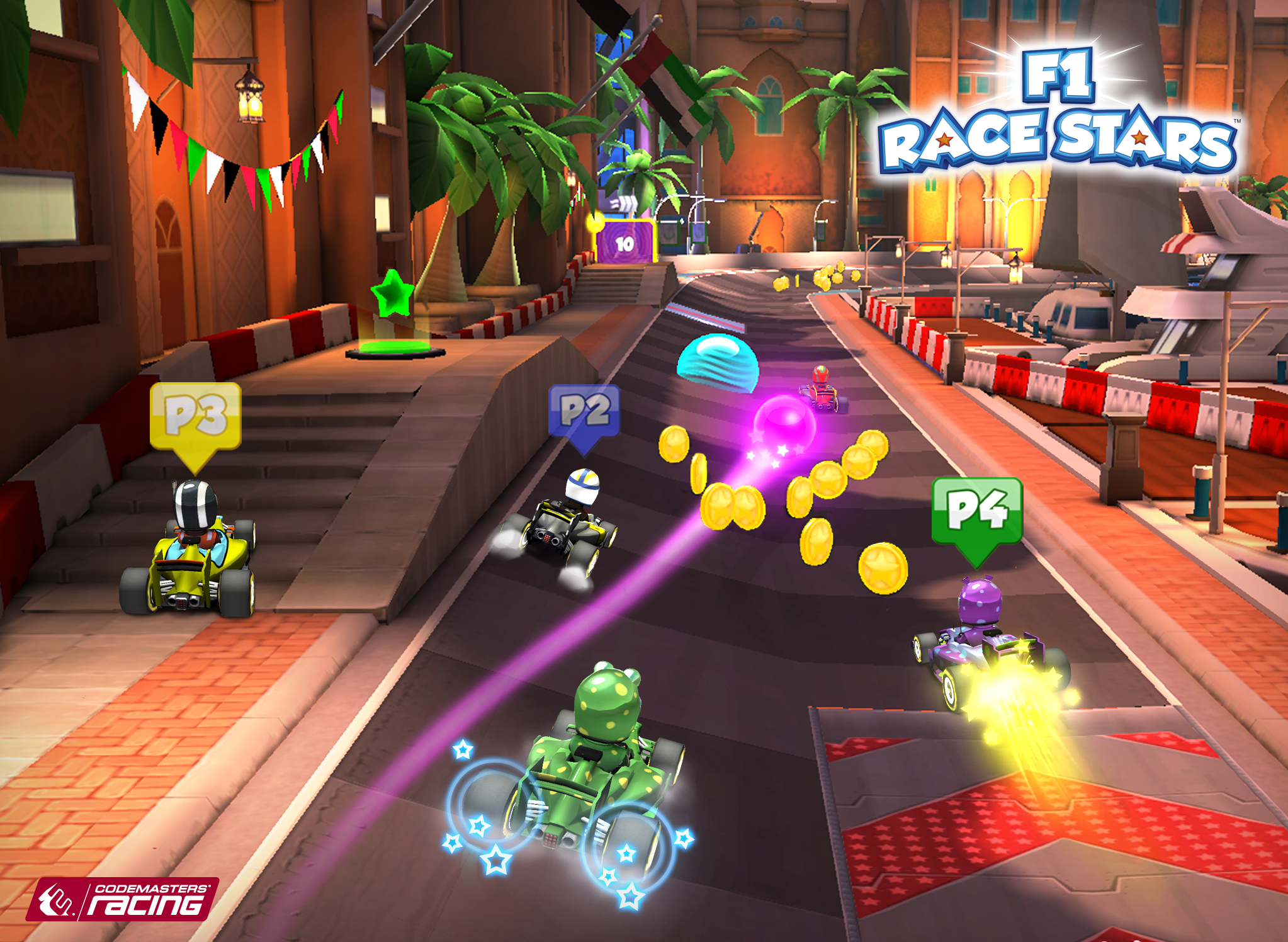Click the green P4 player marker
The height and width of the screenshot is (942, 1288).
point(976,513)
